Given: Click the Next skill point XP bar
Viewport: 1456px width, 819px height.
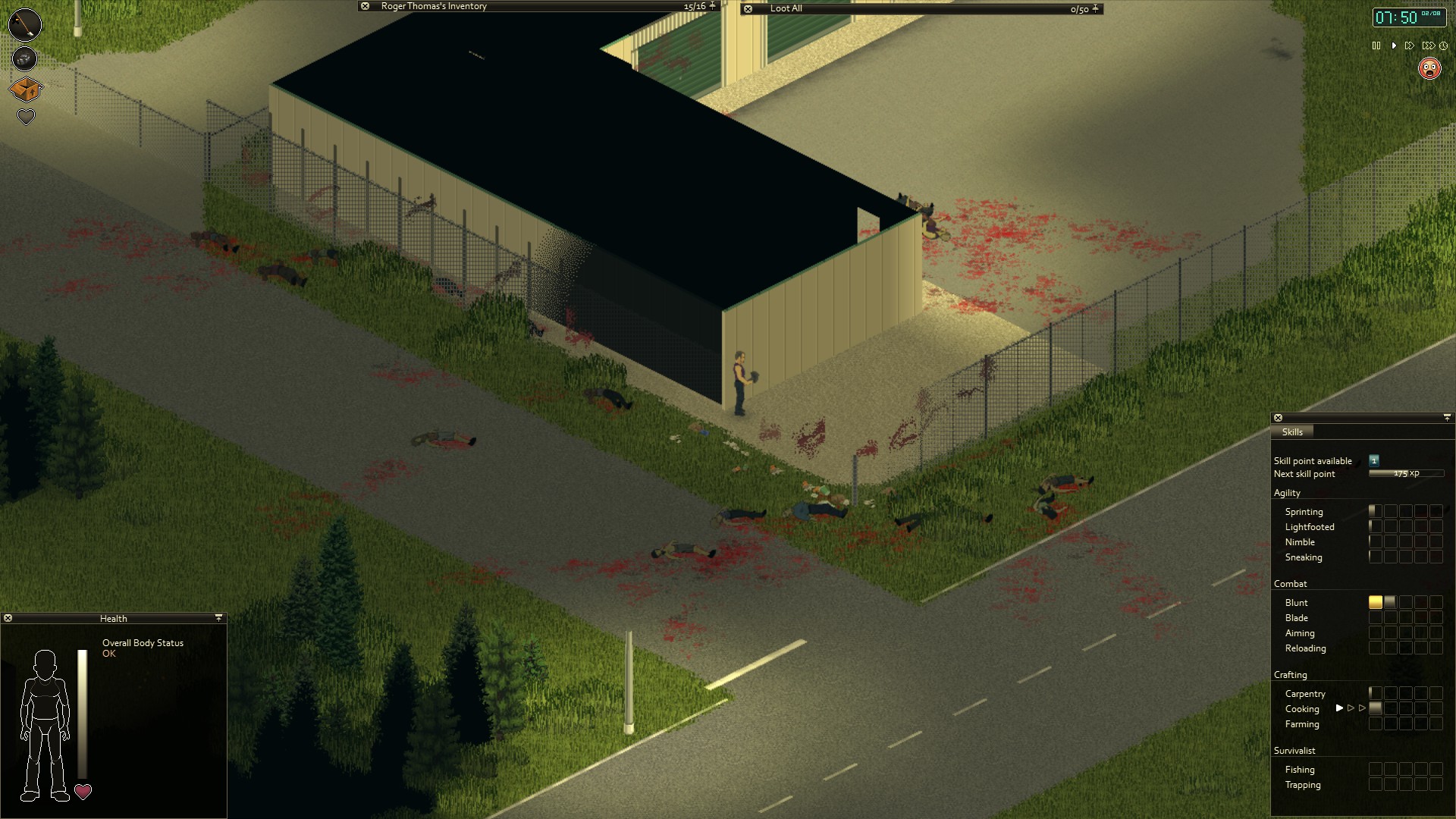Looking at the screenshot, I should pyautogui.click(x=1407, y=472).
